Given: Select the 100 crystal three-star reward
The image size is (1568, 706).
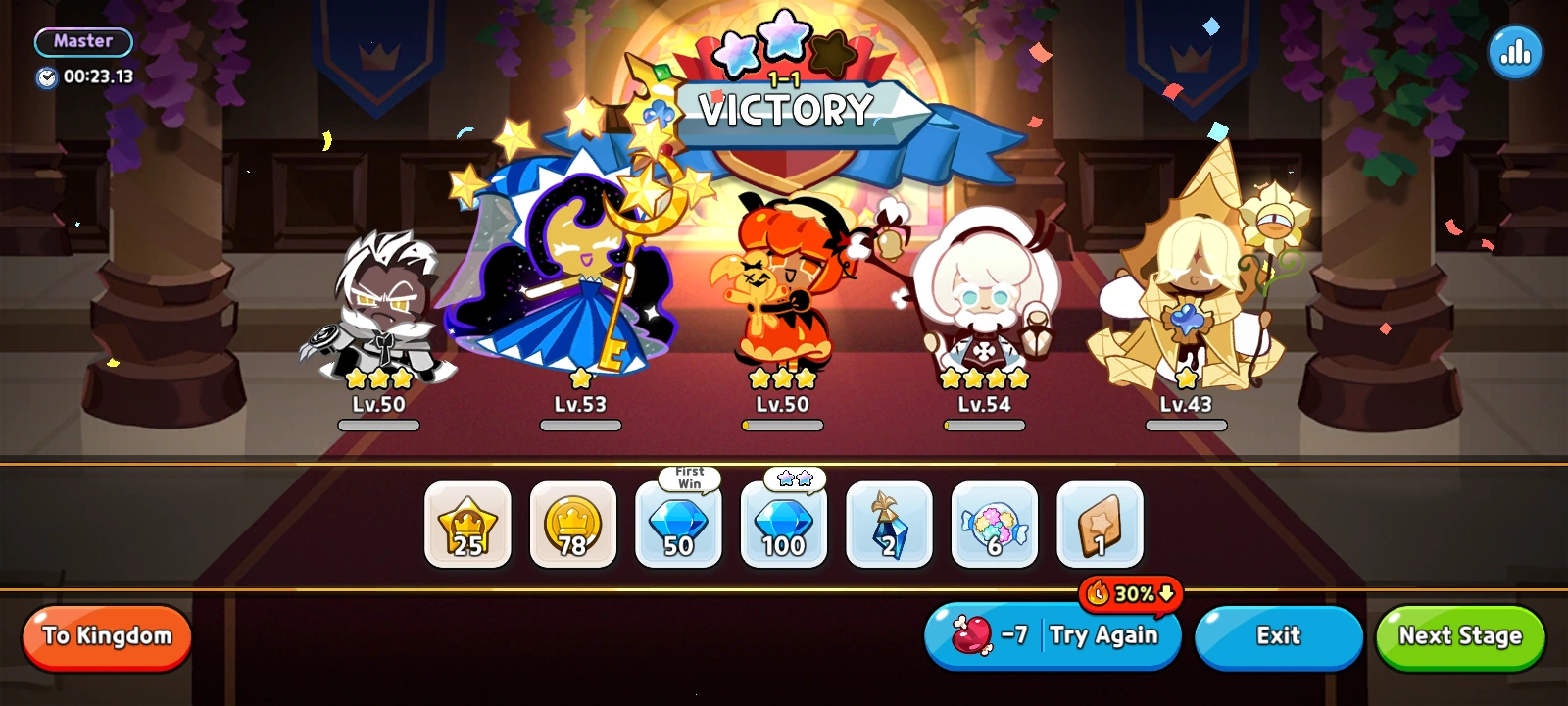Looking at the screenshot, I should 783,526.
